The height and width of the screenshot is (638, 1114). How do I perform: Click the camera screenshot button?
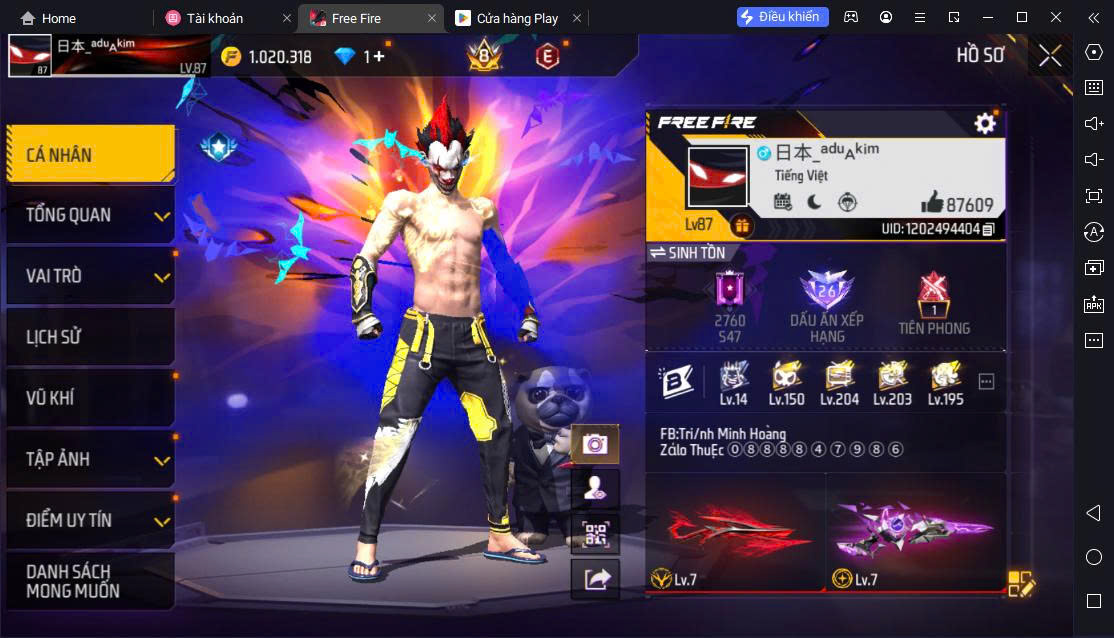click(596, 444)
